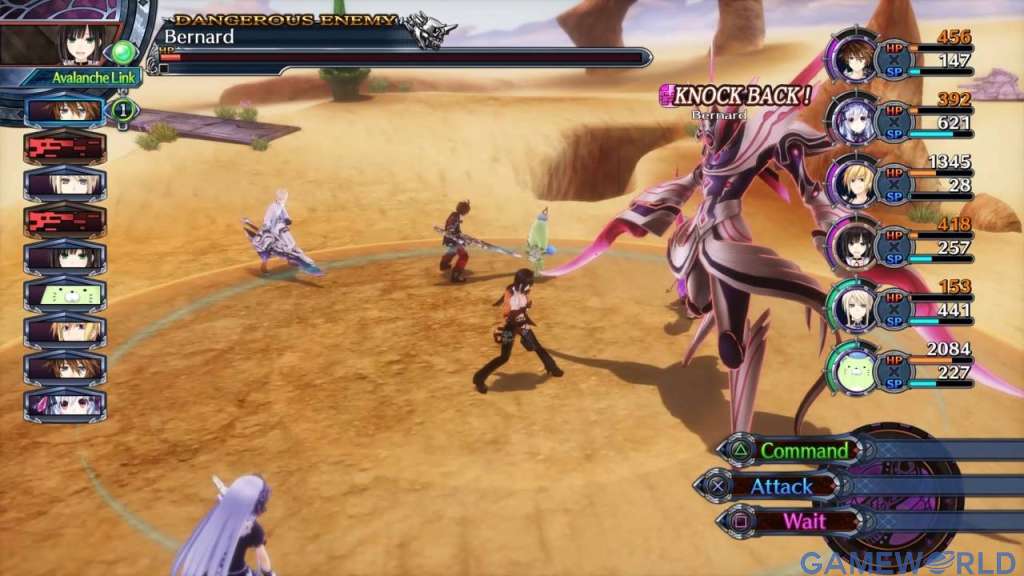Select the green creature party portrait with 2084 HP
This screenshot has height=576, width=1024.
click(851, 368)
